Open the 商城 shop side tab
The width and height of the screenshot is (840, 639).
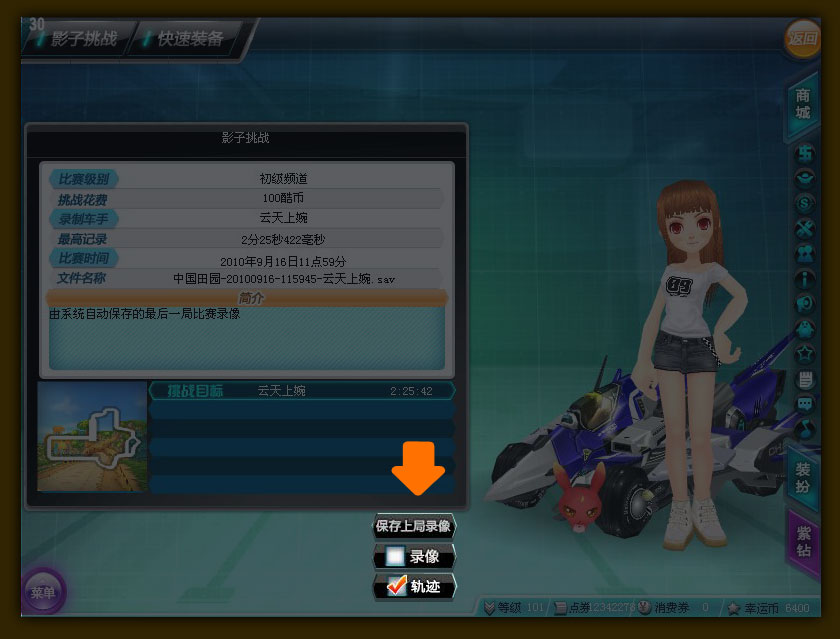pos(803,104)
